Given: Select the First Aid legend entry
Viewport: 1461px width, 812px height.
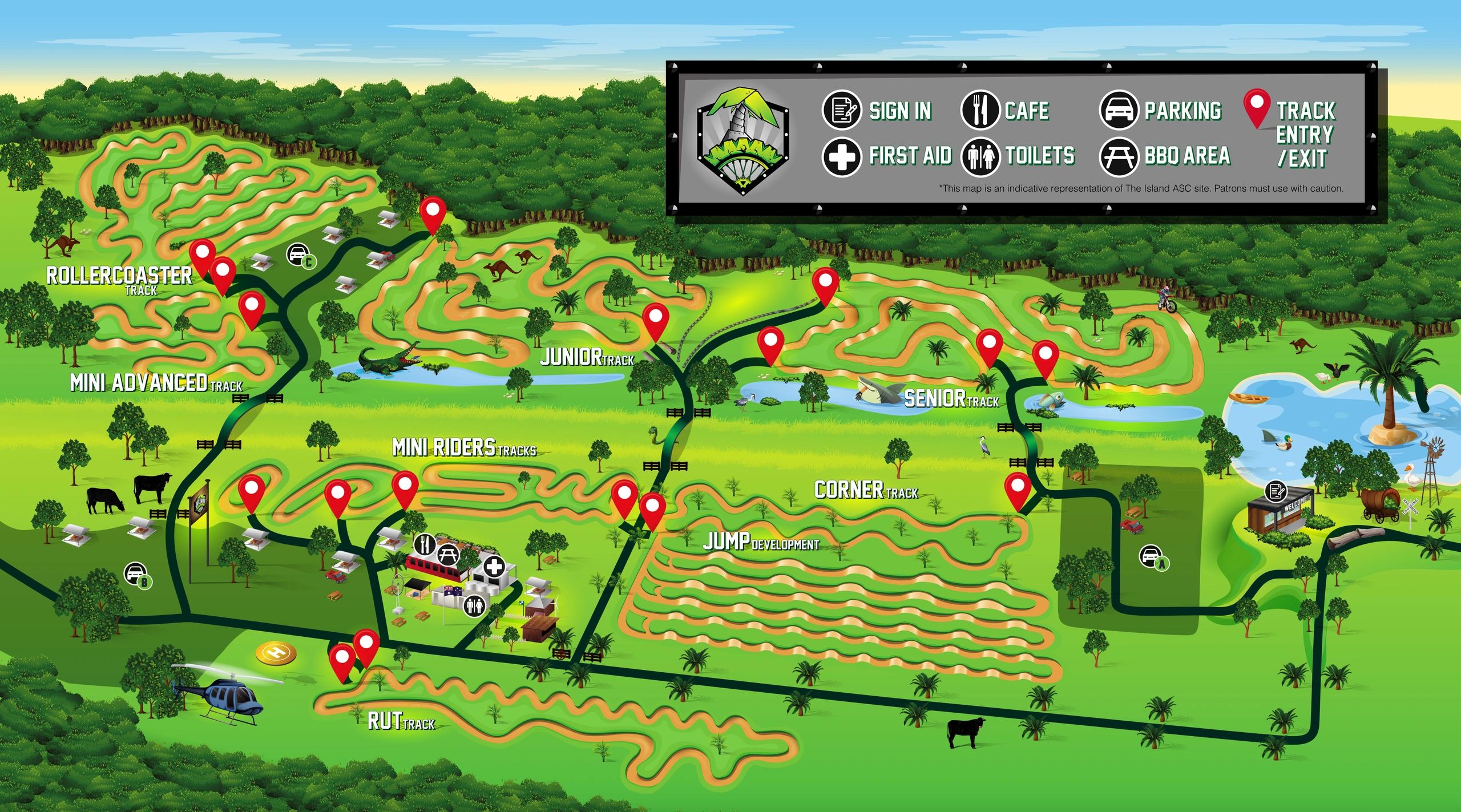Looking at the screenshot, I should 887,156.
